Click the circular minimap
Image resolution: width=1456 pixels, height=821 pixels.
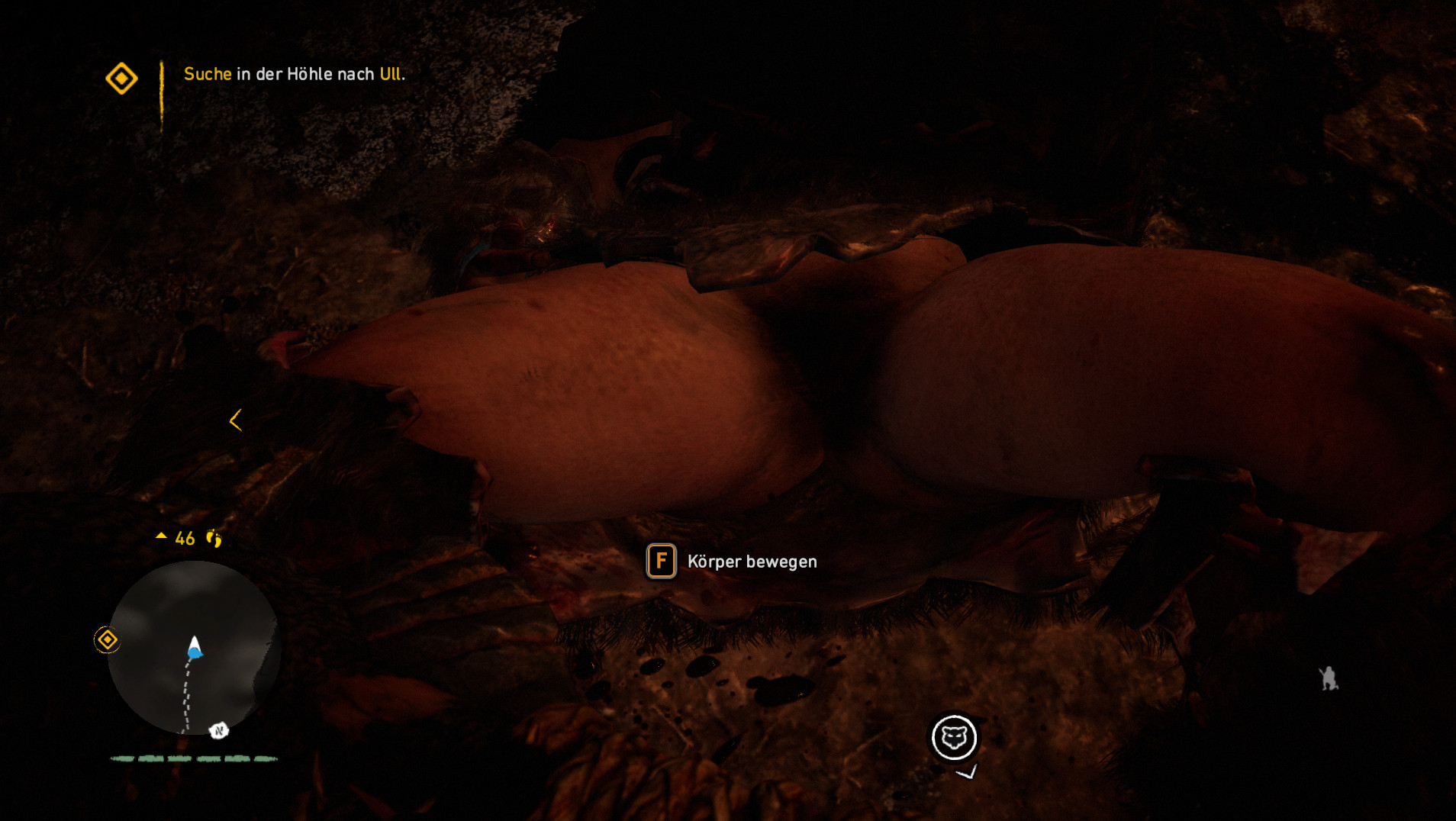(x=194, y=649)
